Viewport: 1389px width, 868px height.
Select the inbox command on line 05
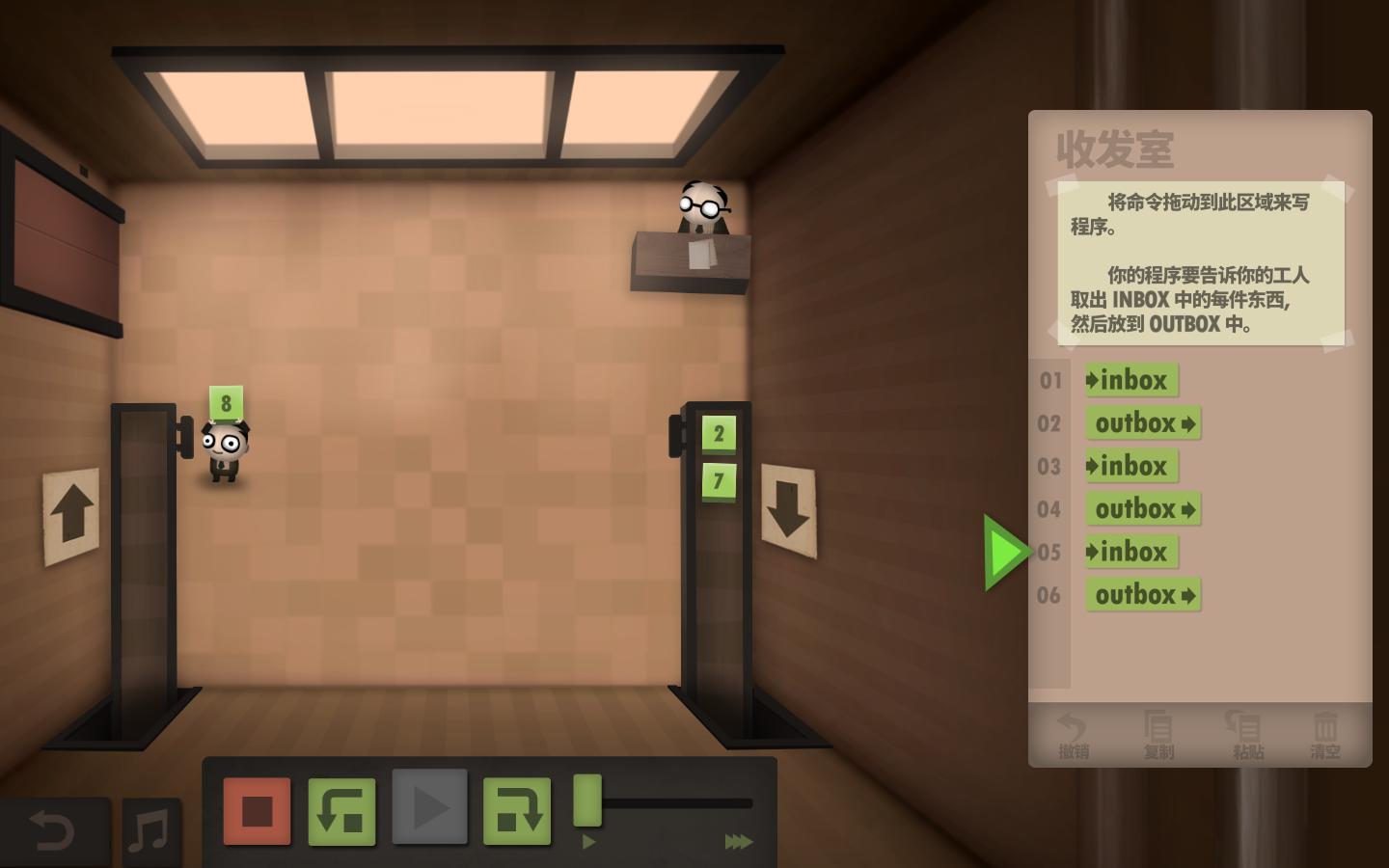(1130, 552)
